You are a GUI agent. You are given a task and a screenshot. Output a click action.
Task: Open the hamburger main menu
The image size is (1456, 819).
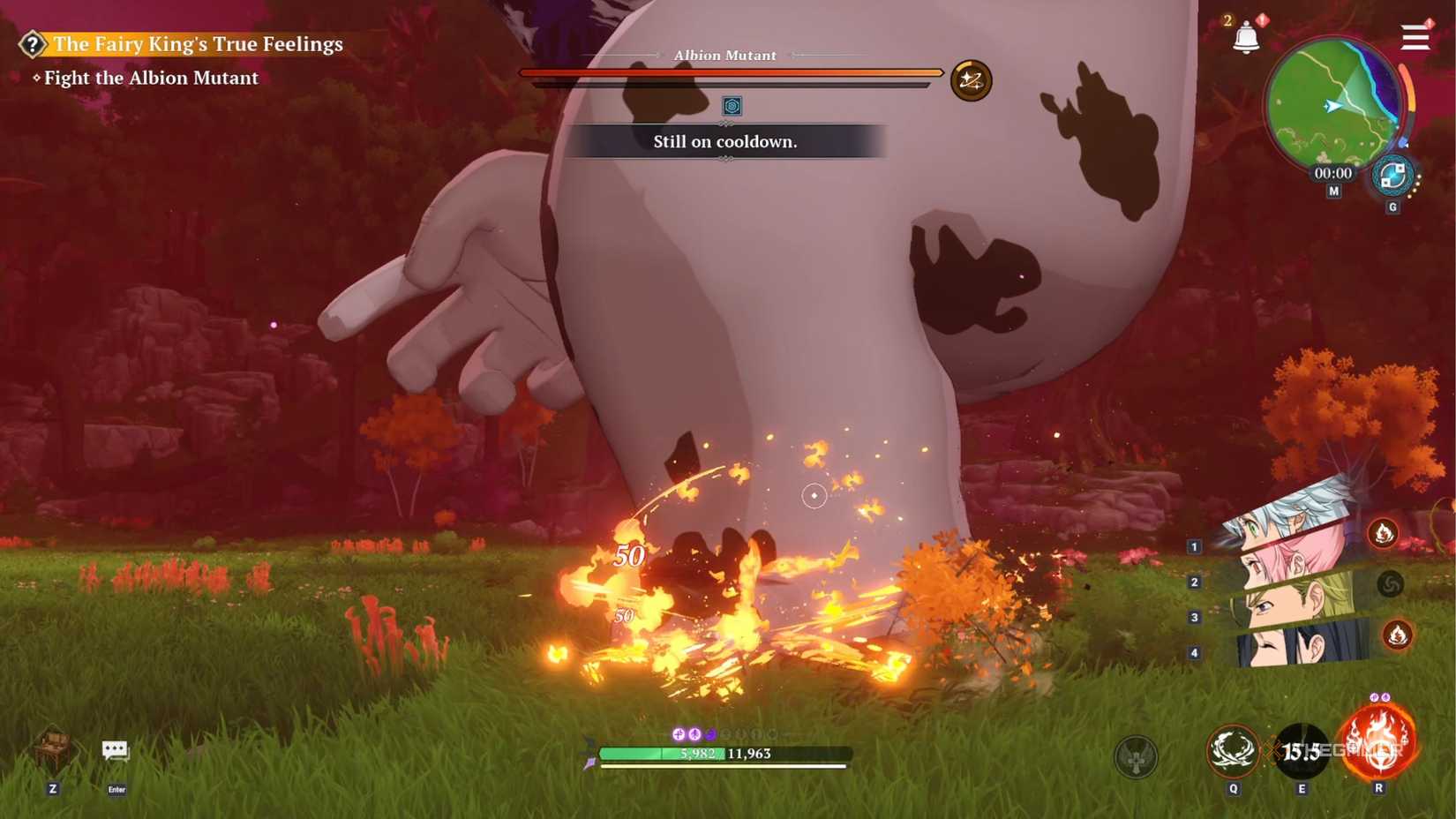1414,37
